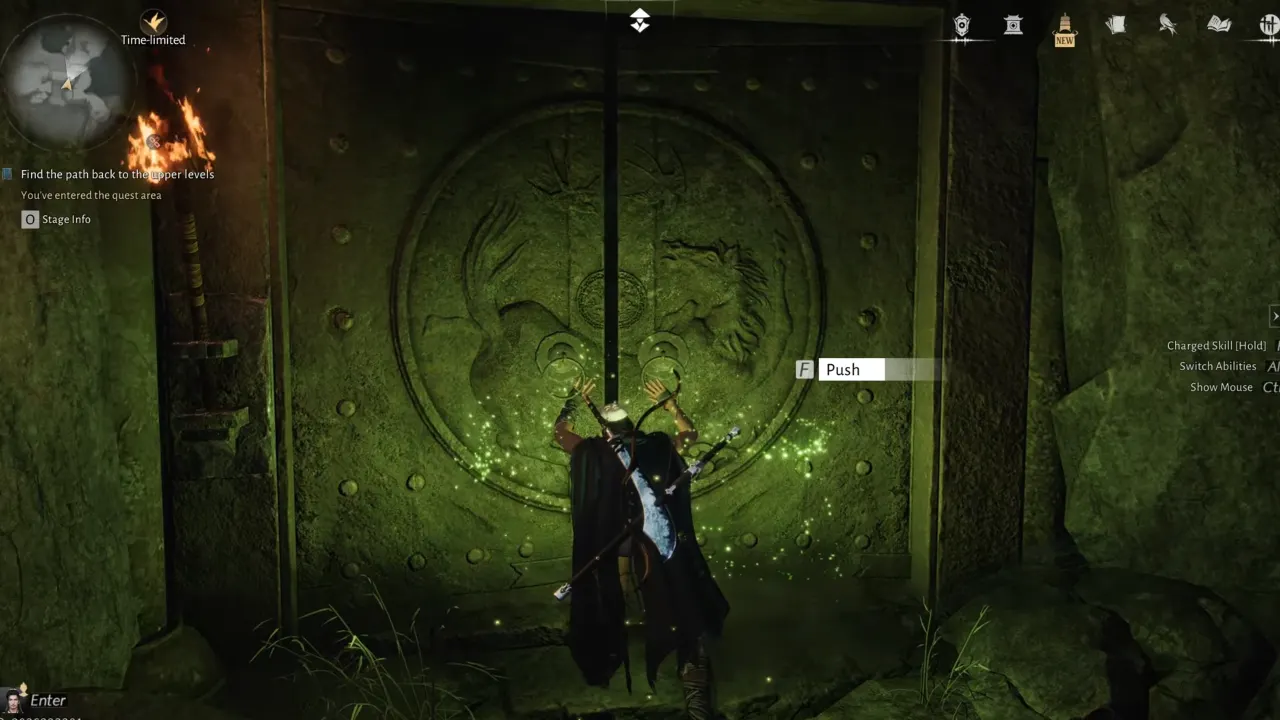Open Stage Info via the O button
Image resolution: width=1280 pixels, height=720 pixels.
(30, 219)
